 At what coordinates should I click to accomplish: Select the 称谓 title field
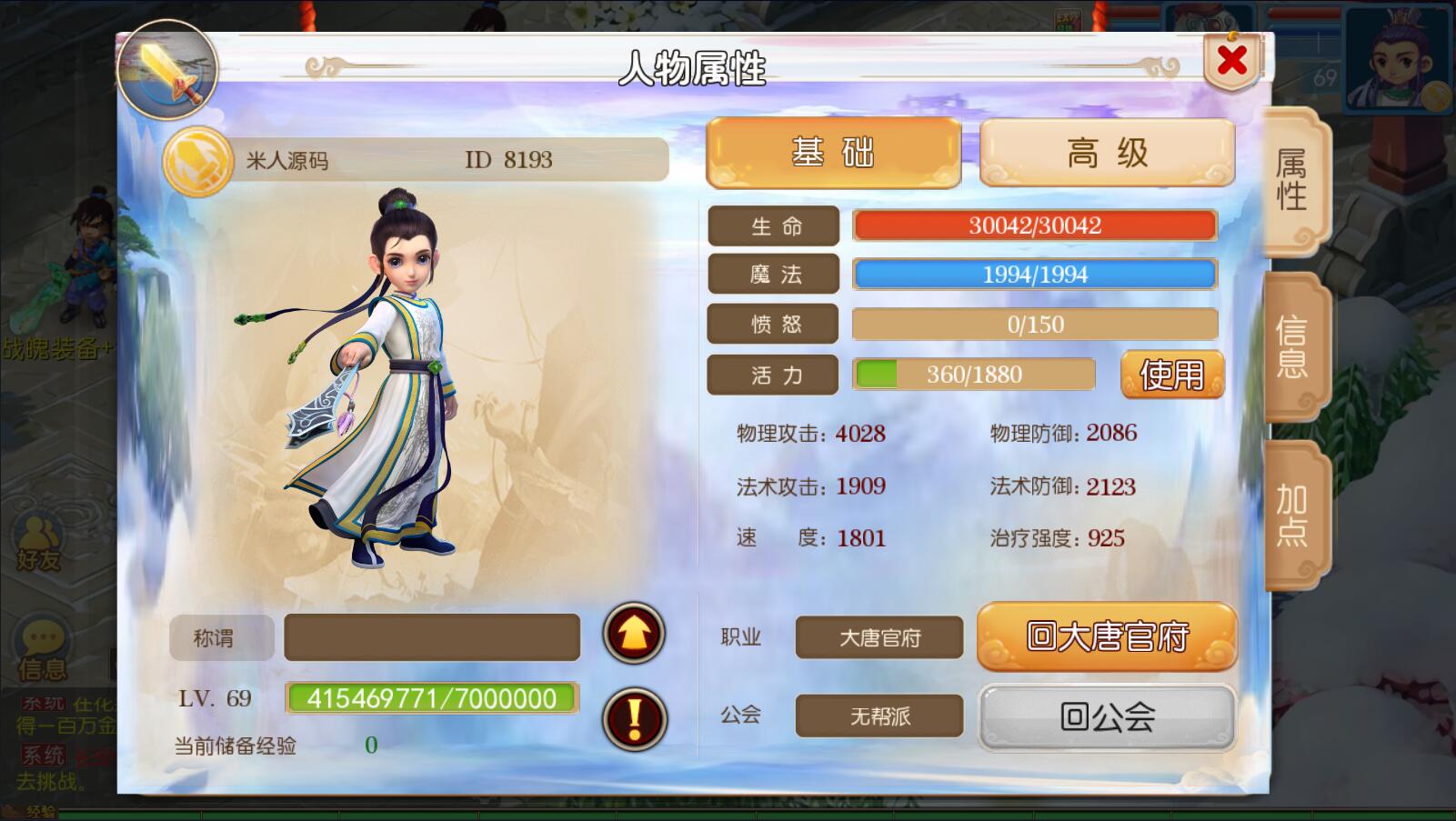click(431, 637)
